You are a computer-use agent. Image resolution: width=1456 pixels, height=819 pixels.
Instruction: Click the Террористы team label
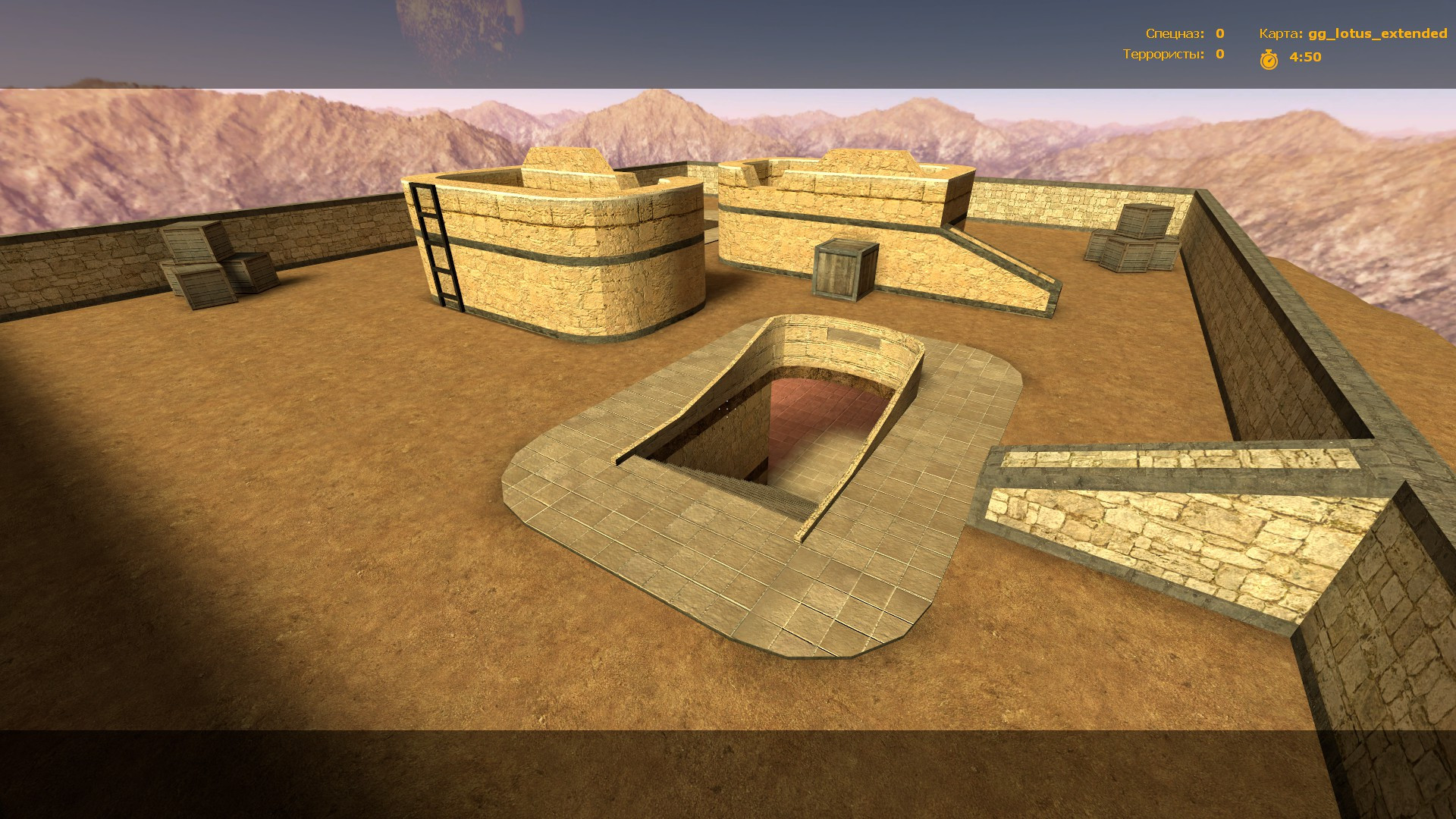1163,55
